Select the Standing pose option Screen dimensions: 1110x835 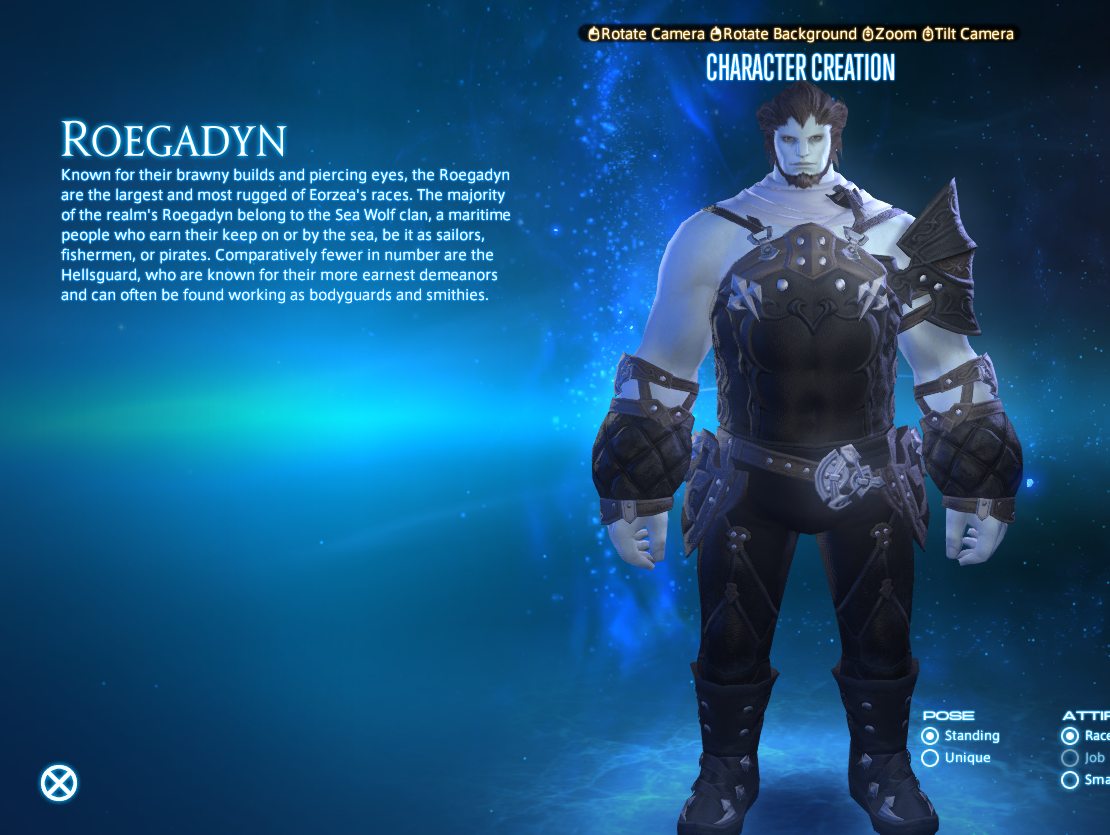click(931, 736)
